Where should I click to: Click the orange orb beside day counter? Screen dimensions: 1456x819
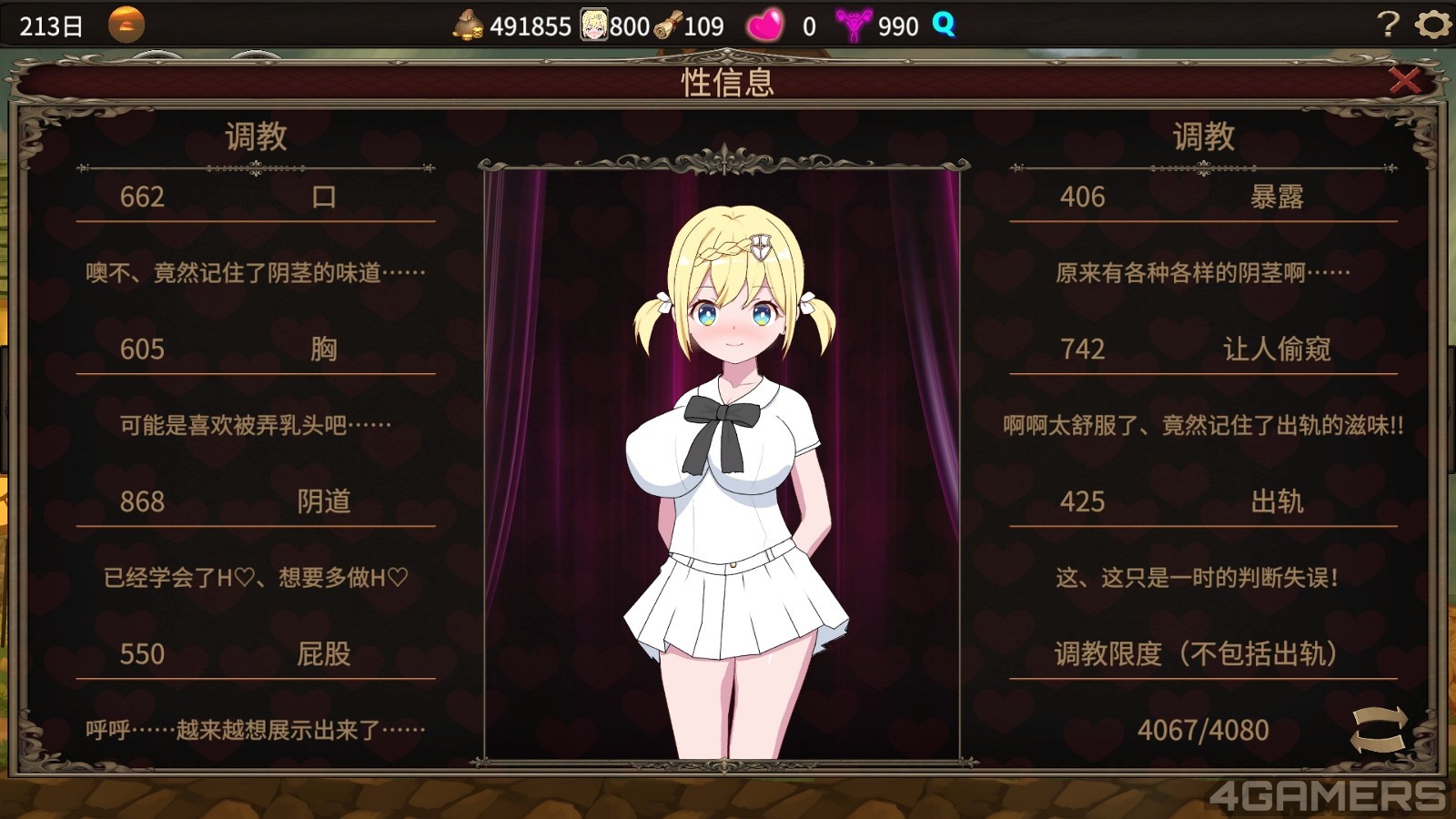tap(126, 25)
